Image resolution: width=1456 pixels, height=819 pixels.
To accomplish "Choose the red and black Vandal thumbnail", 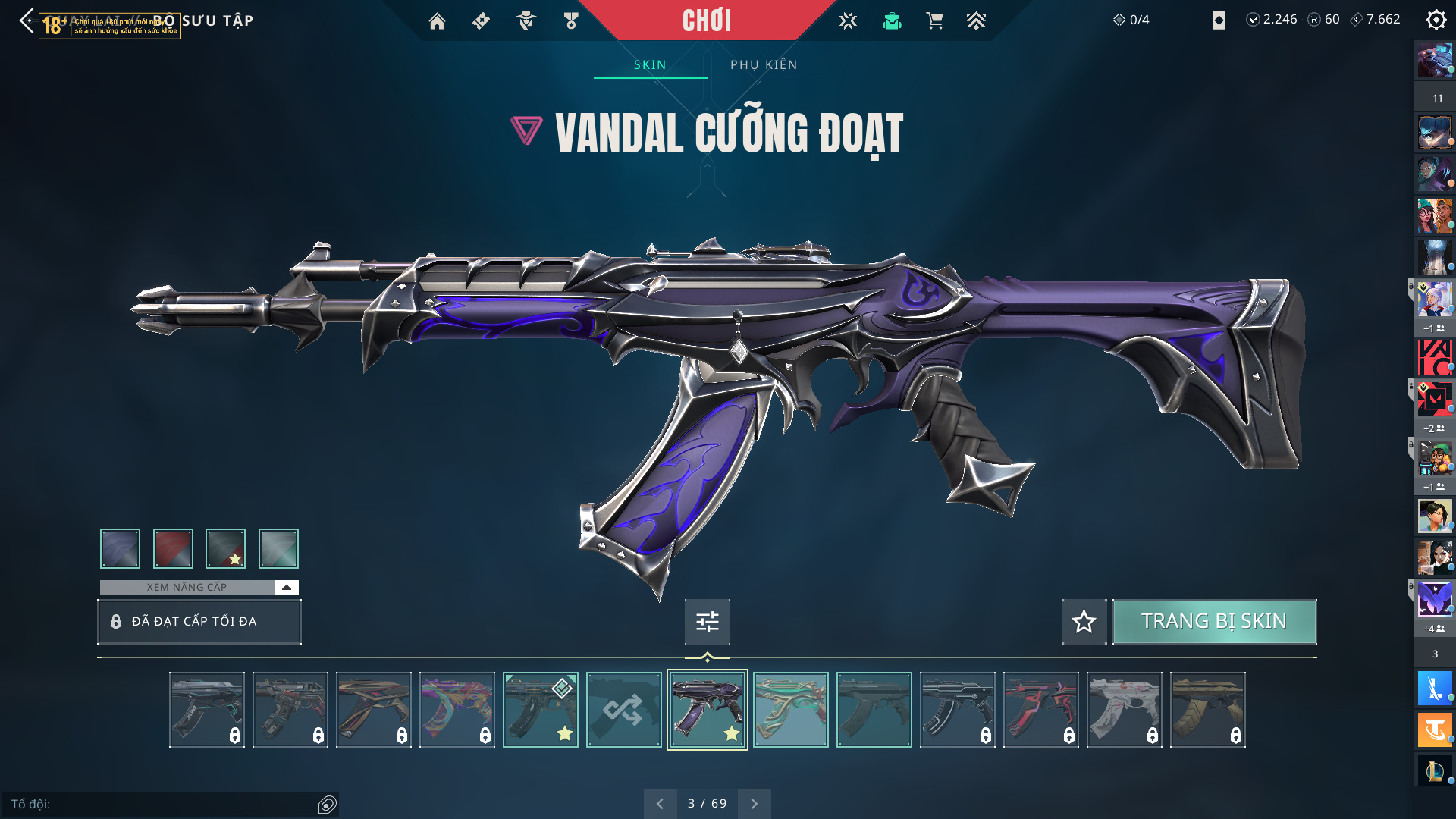I will tap(1040, 710).
